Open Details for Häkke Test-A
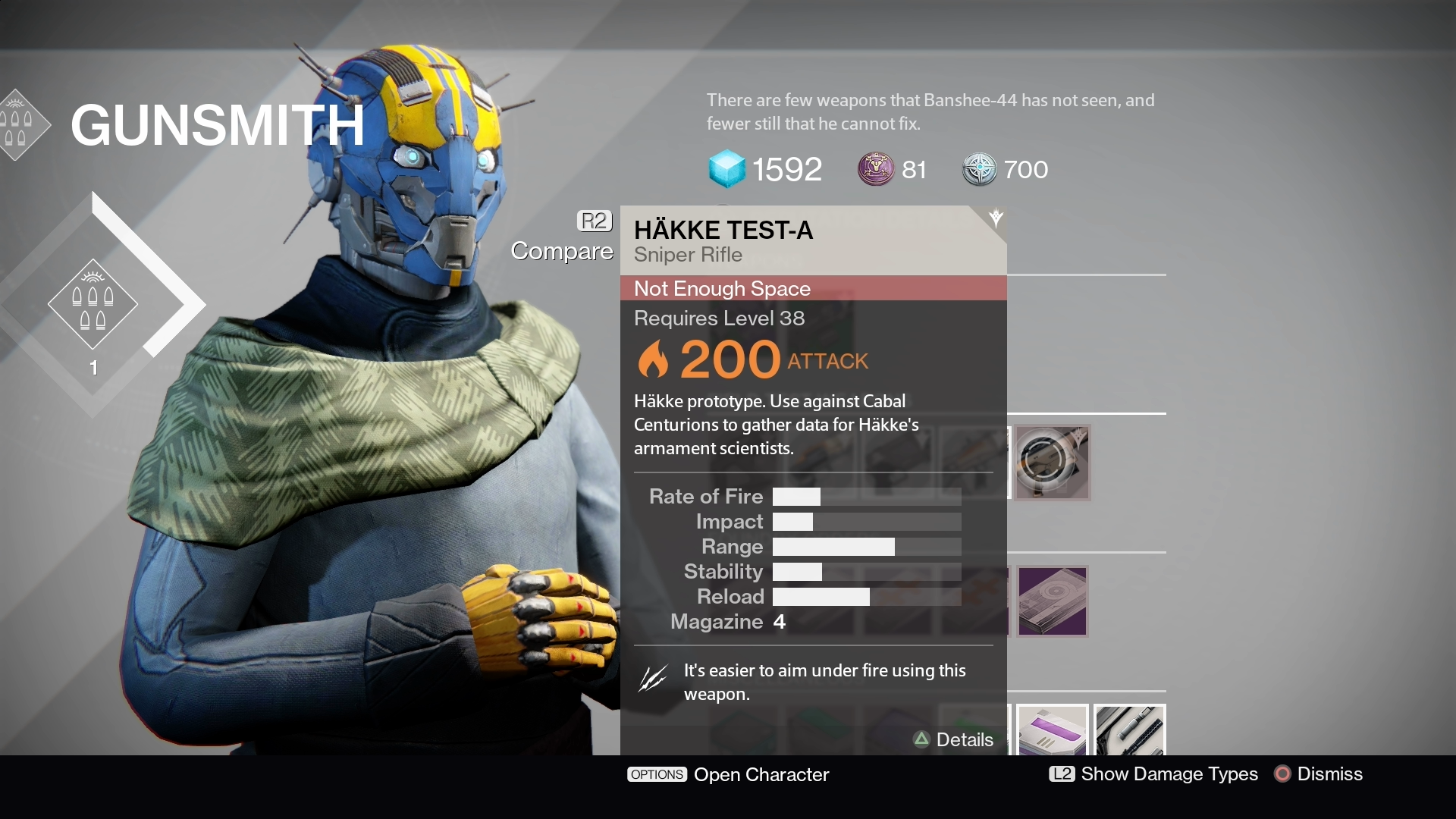Viewport: 1456px width, 819px height. (954, 739)
